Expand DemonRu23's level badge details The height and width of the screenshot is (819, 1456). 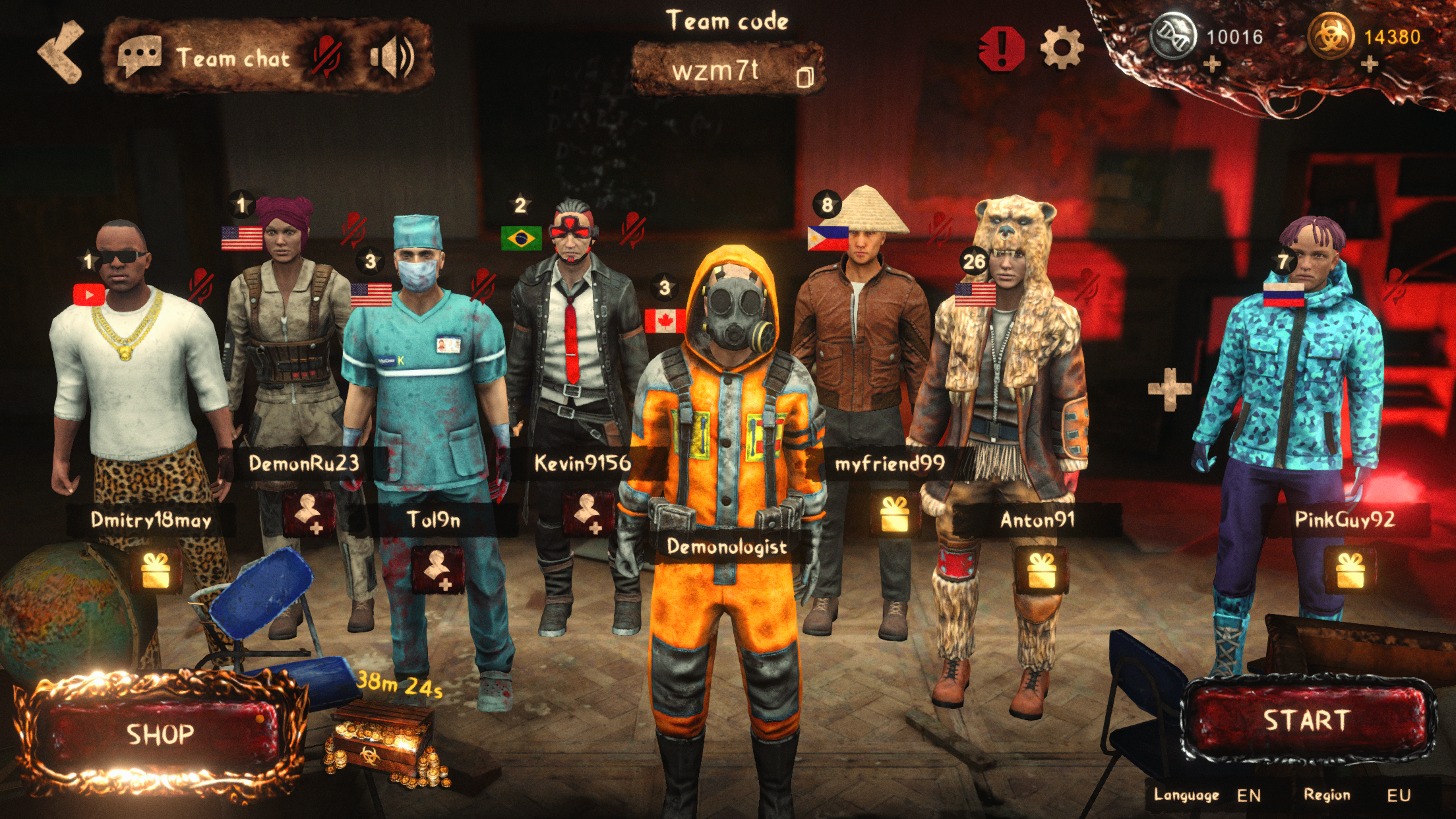click(241, 206)
